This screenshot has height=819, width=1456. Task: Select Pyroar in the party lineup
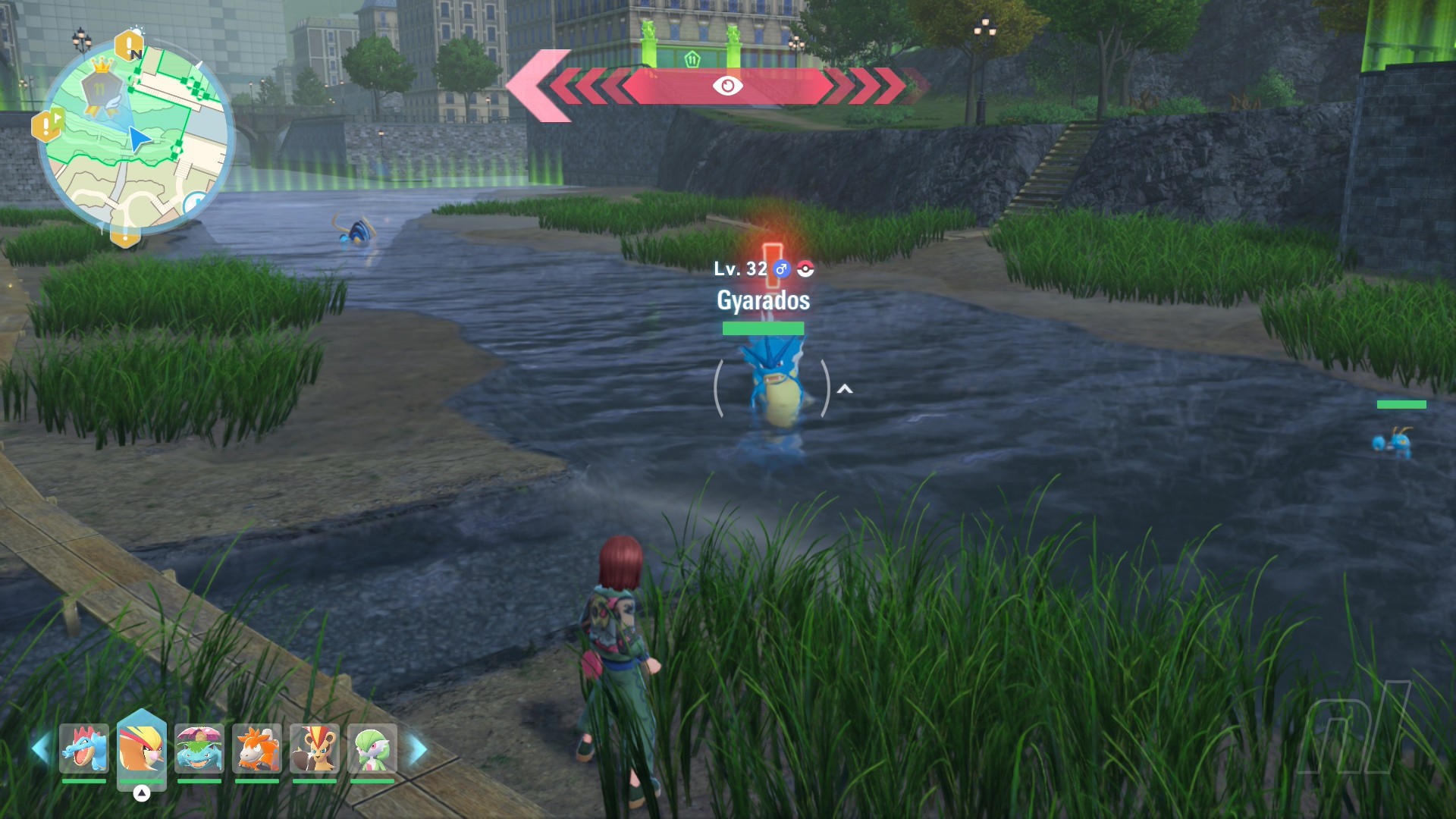[315, 748]
